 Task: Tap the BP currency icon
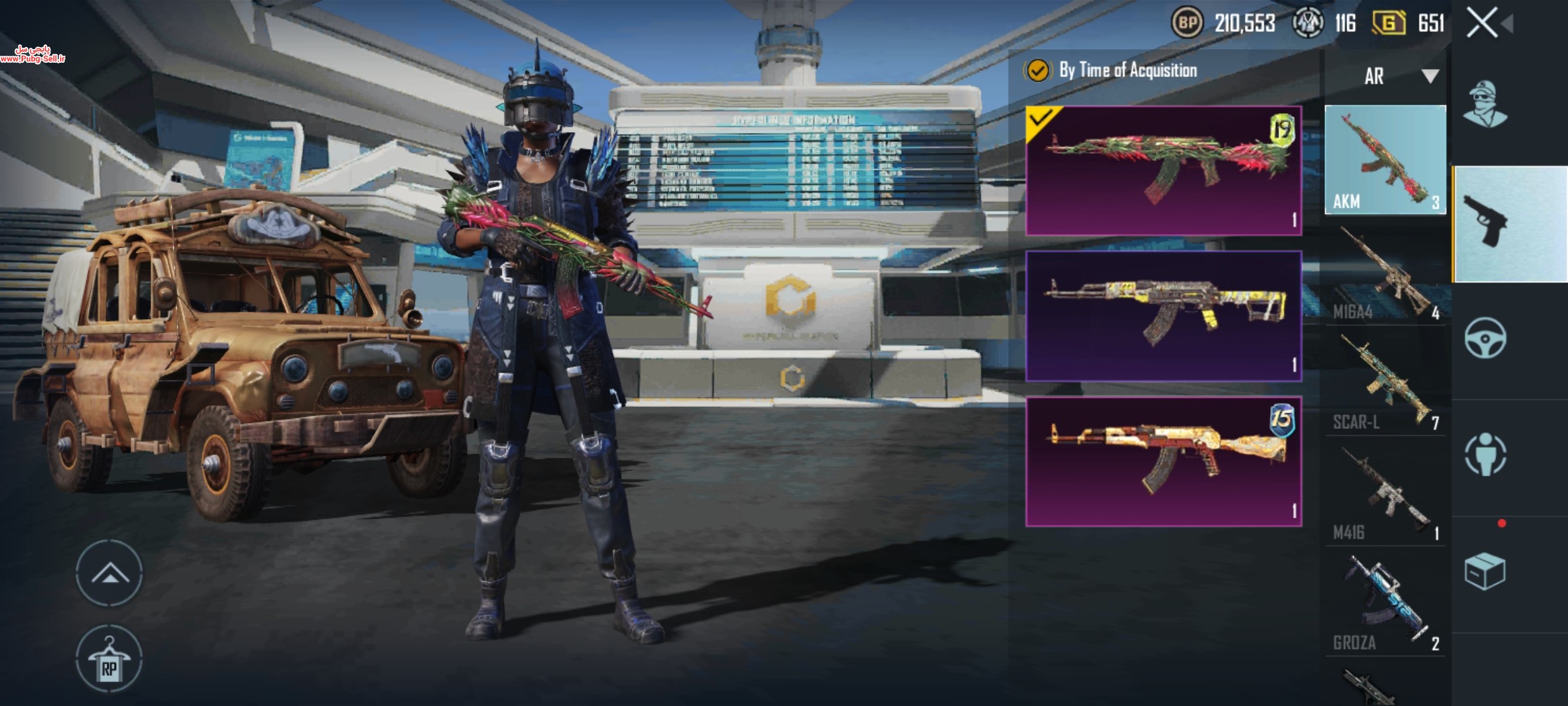click(1187, 24)
